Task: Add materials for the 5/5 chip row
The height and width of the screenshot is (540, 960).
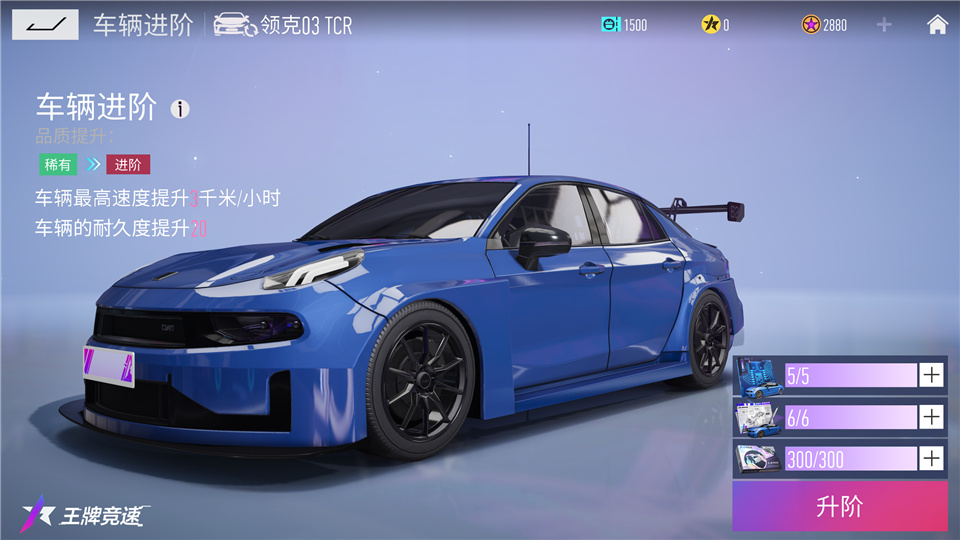Action: (931, 375)
